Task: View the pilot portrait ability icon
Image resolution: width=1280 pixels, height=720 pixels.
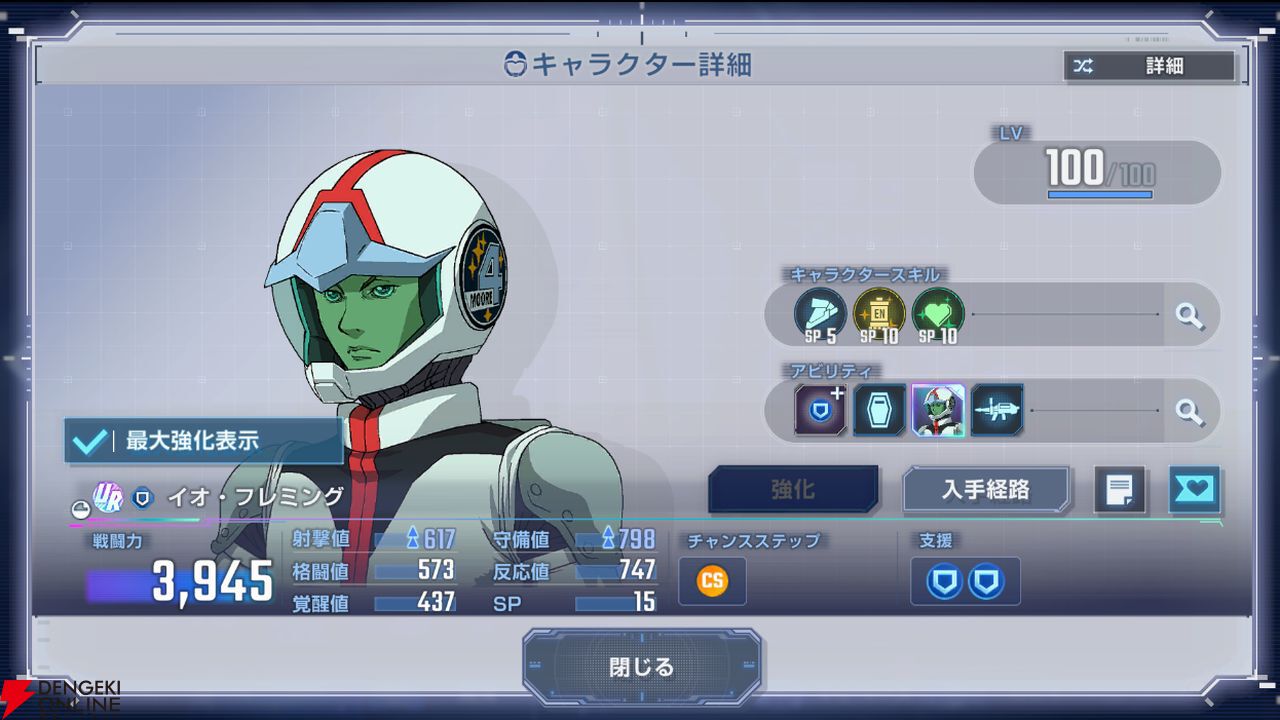Action: [938, 410]
